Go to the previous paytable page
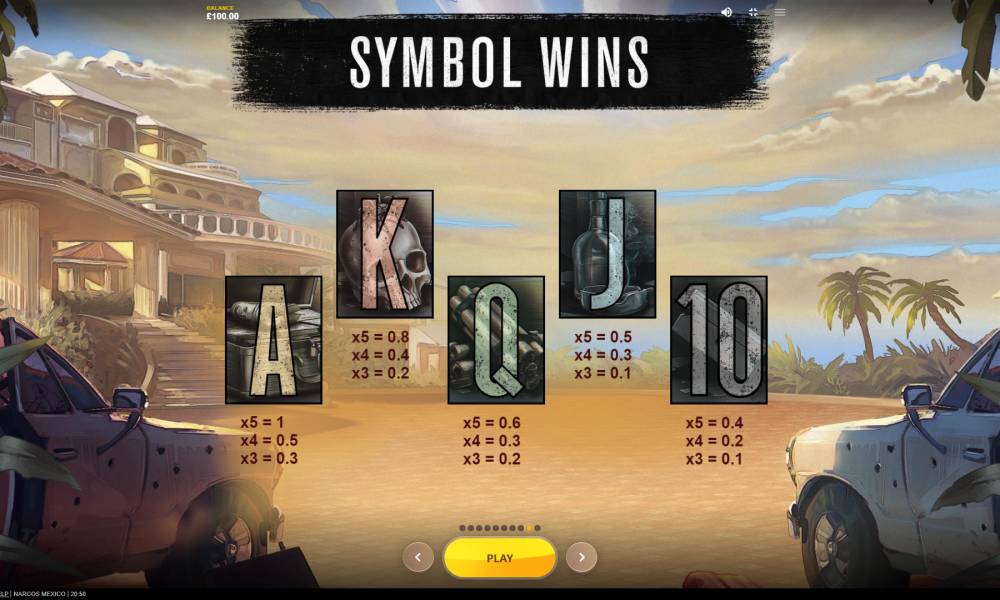The height and width of the screenshot is (600, 1000). coord(418,557)
